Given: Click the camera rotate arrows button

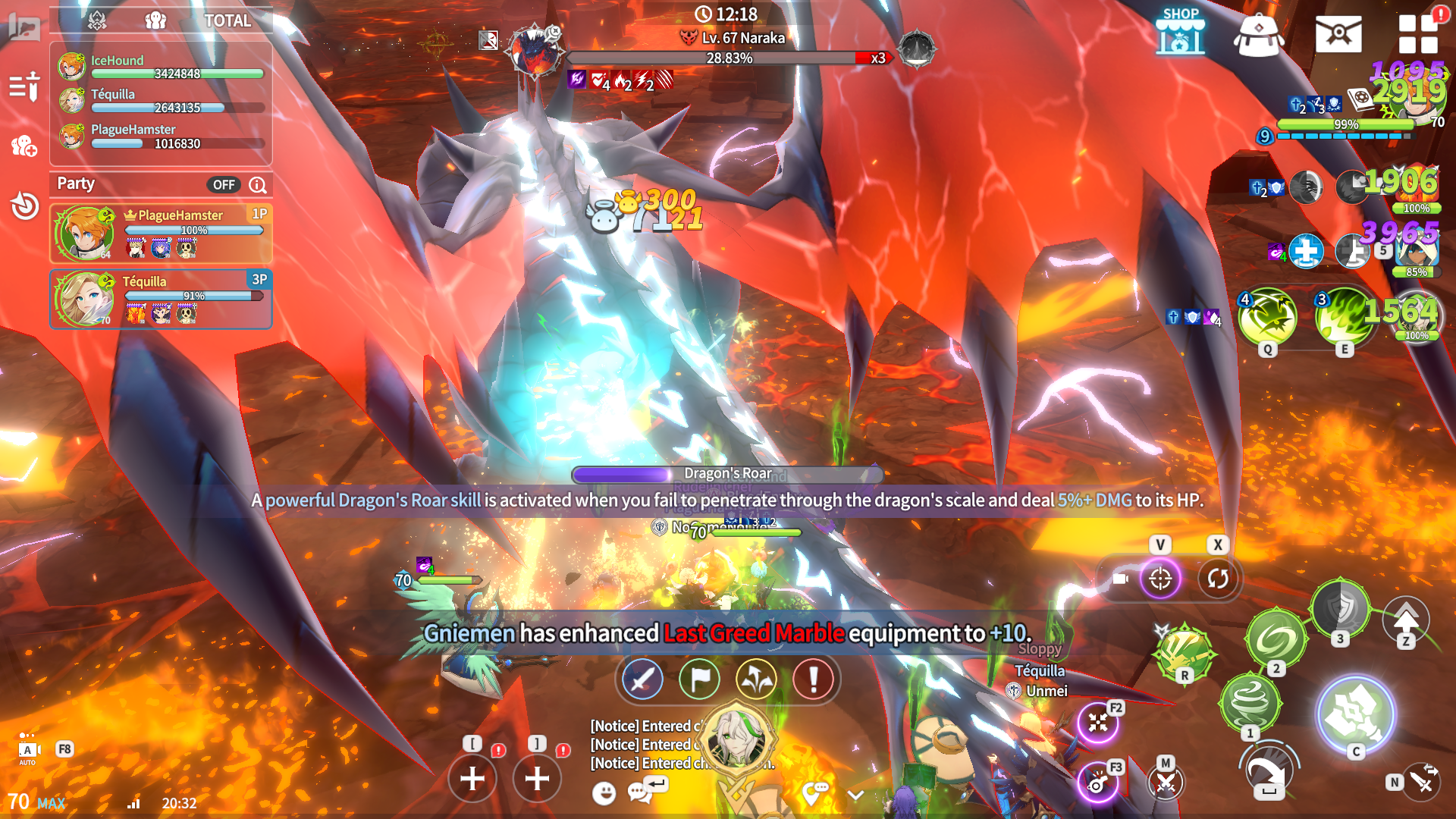Looking at the screenshot, I should point(1218,579).
